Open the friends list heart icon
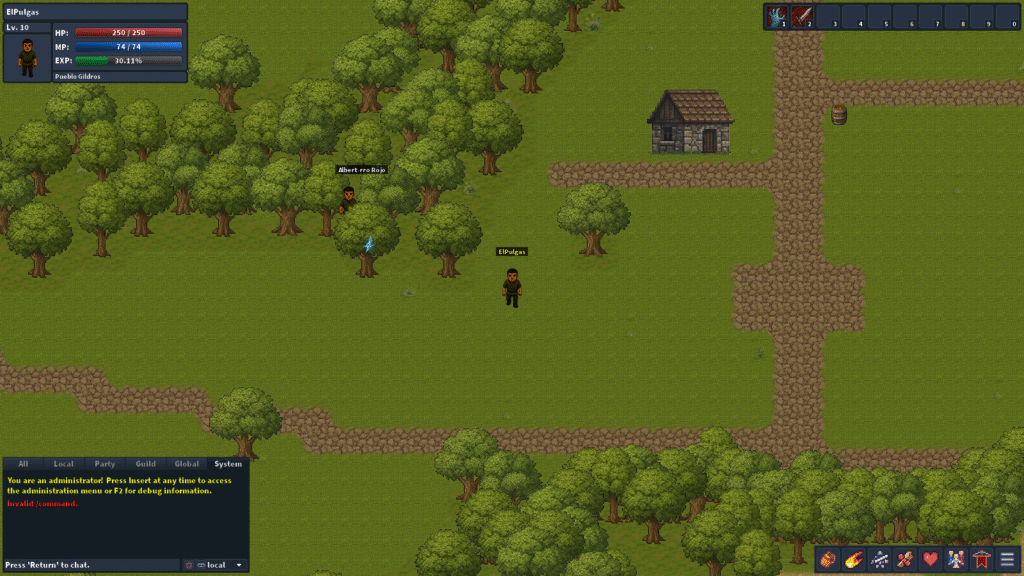Image resolution: width=1024 pixels, height=576 pixels. click(931, 559)
